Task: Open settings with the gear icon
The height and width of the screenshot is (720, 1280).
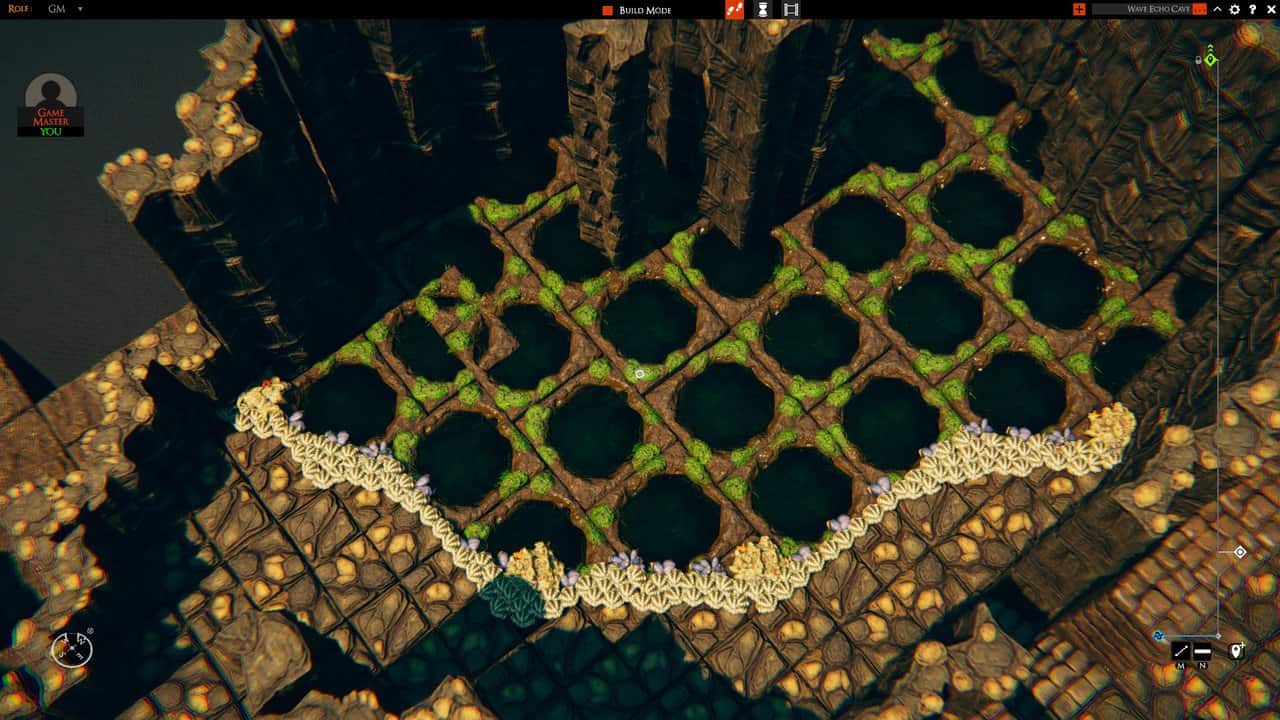Action: click(x=1235, y=9)
